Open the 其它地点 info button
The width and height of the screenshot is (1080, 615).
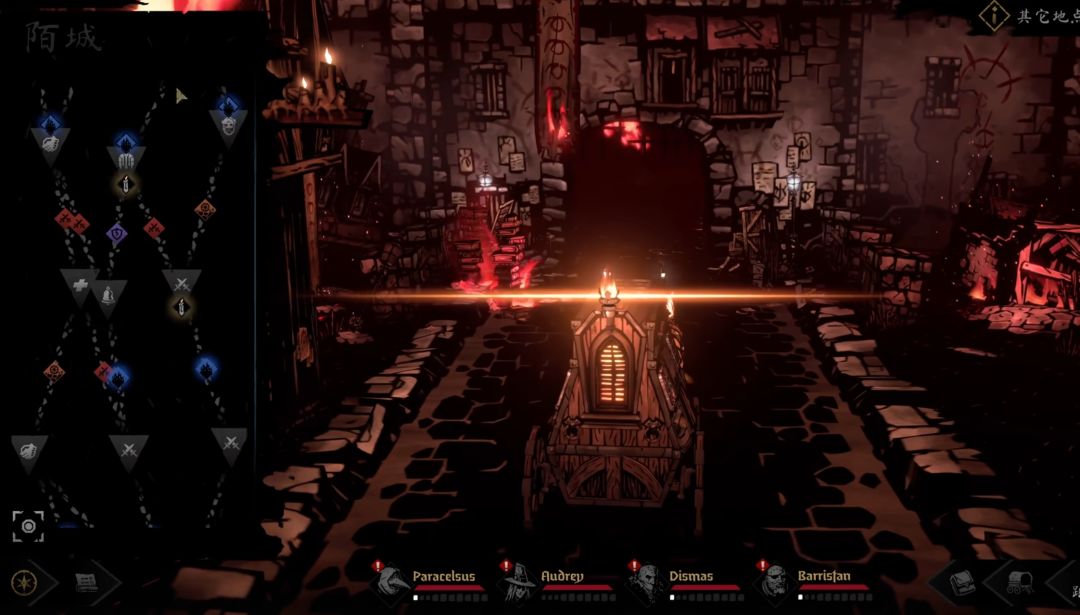click(x=994, y=15)
